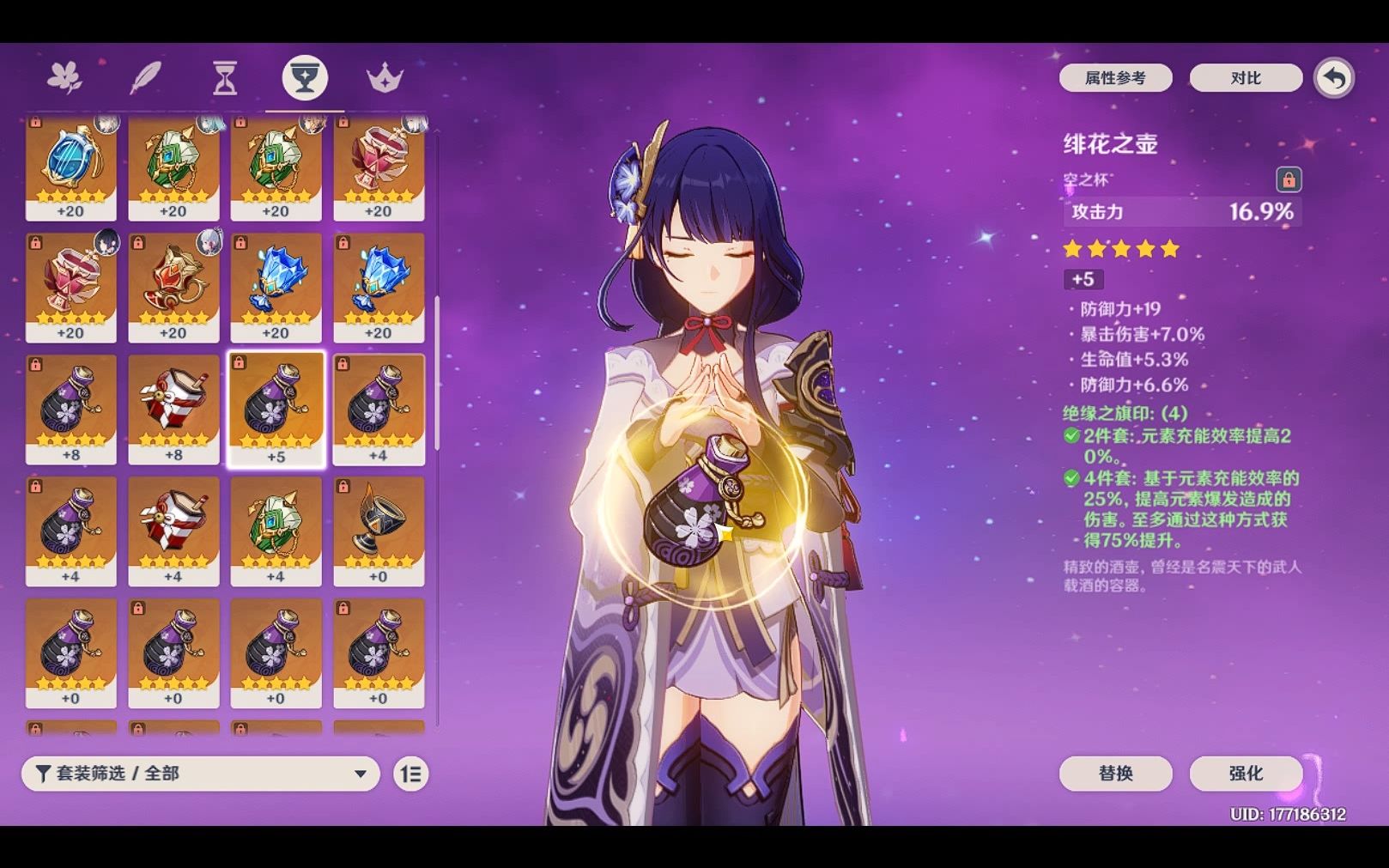Toggle lock icon on the +8 purple goblet
The height and width of the screenshot is (868, 1389).
[37, 365]
